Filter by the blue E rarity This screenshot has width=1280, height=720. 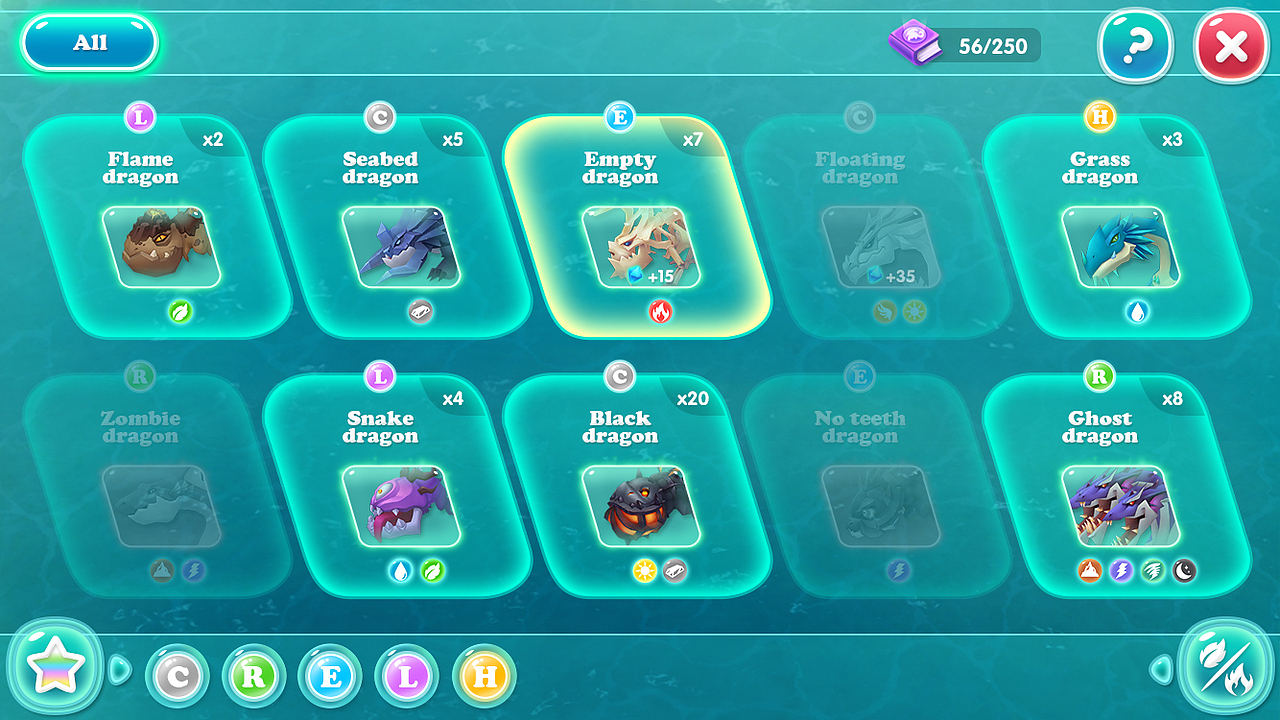coord(331,676)
